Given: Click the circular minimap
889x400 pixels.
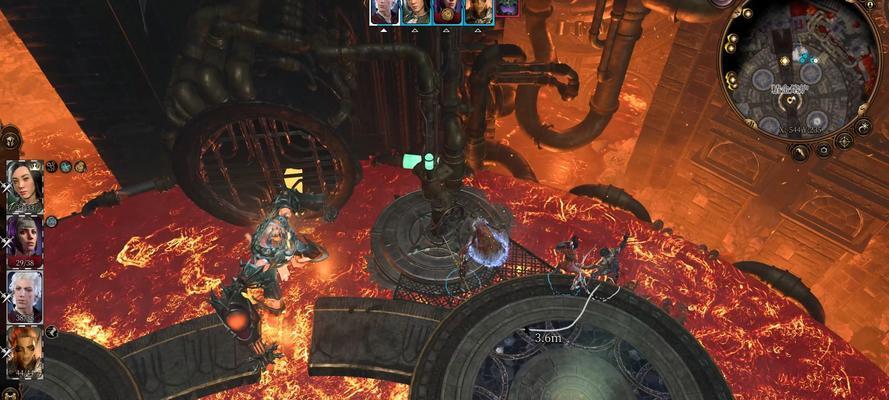Looking at the screenshot, I should [x=797, y=72].
